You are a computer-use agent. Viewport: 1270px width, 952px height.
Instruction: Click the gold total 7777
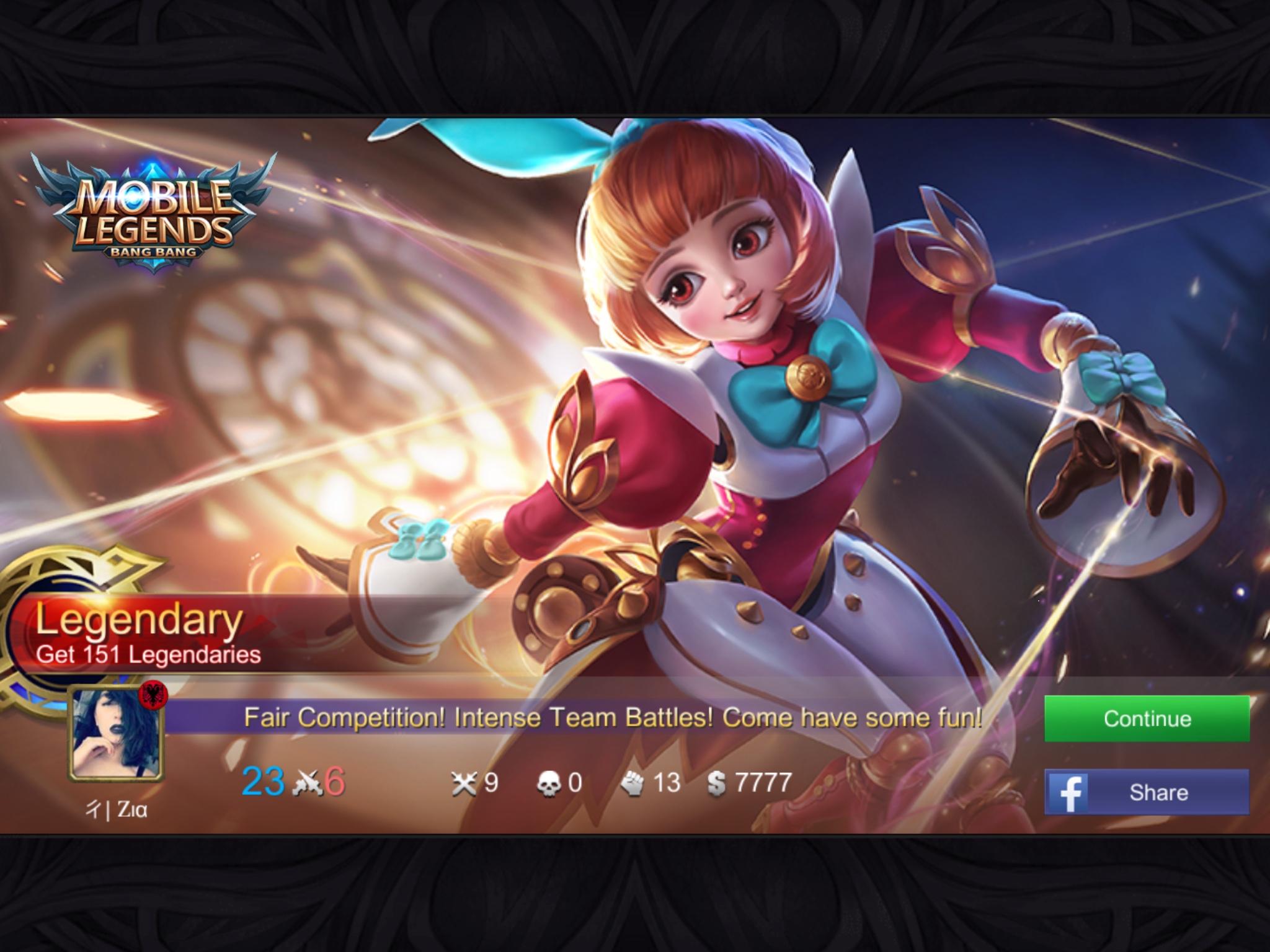(764, 784)
